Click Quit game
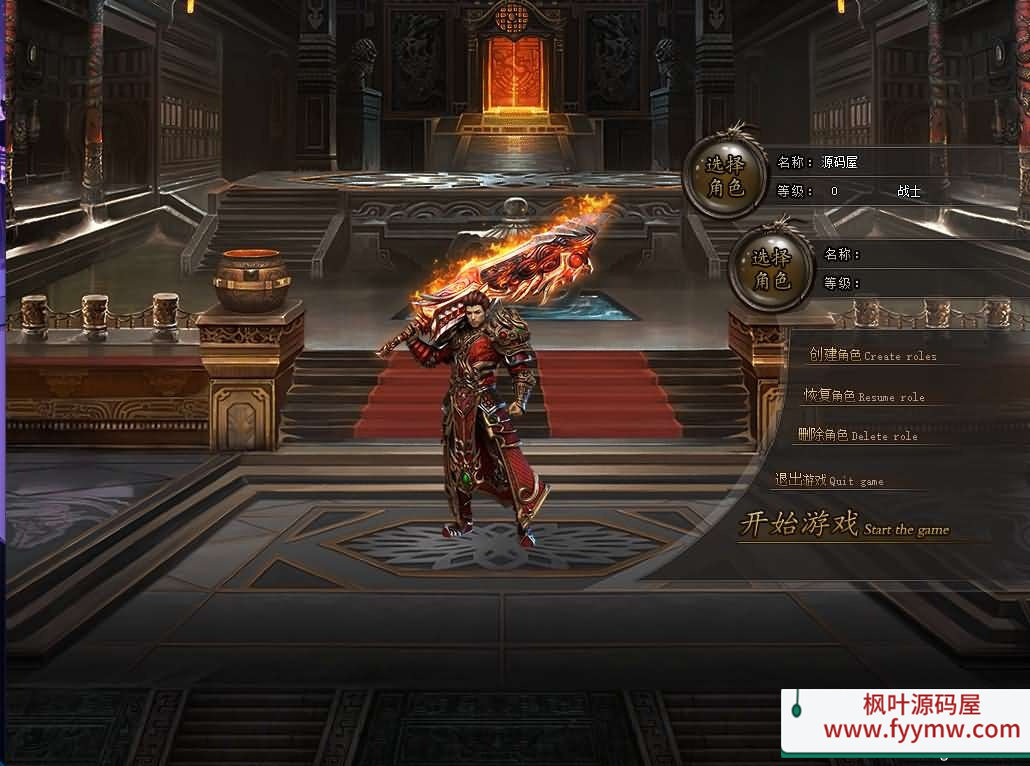This screenshot has width=1030, height=766. click(829, 480)
